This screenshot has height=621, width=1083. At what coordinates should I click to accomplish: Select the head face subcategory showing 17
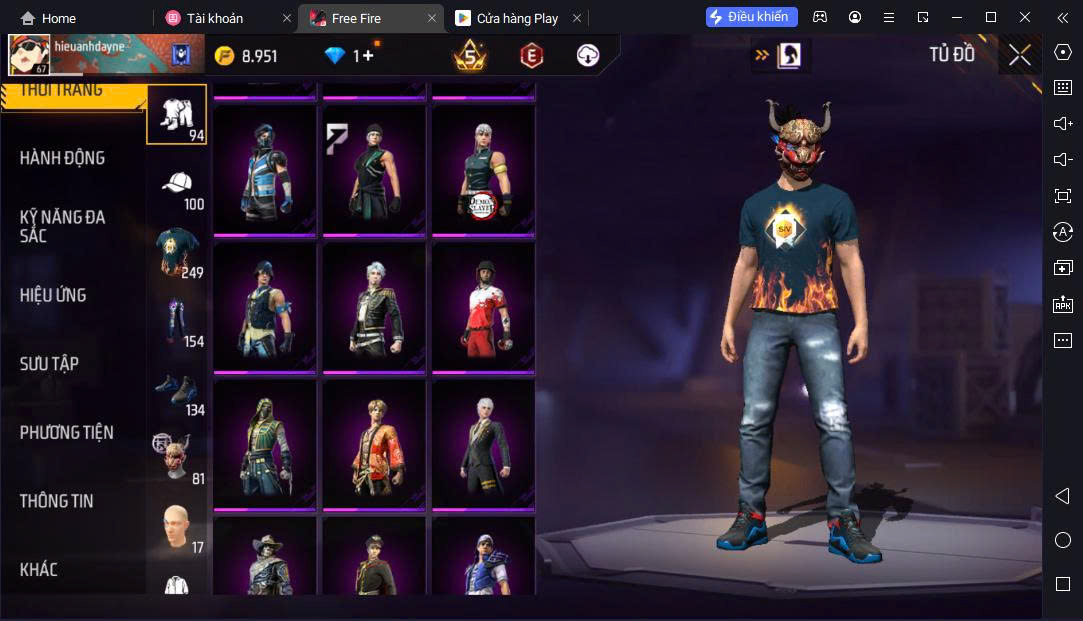pyautogui.click(x=177, y=528)
